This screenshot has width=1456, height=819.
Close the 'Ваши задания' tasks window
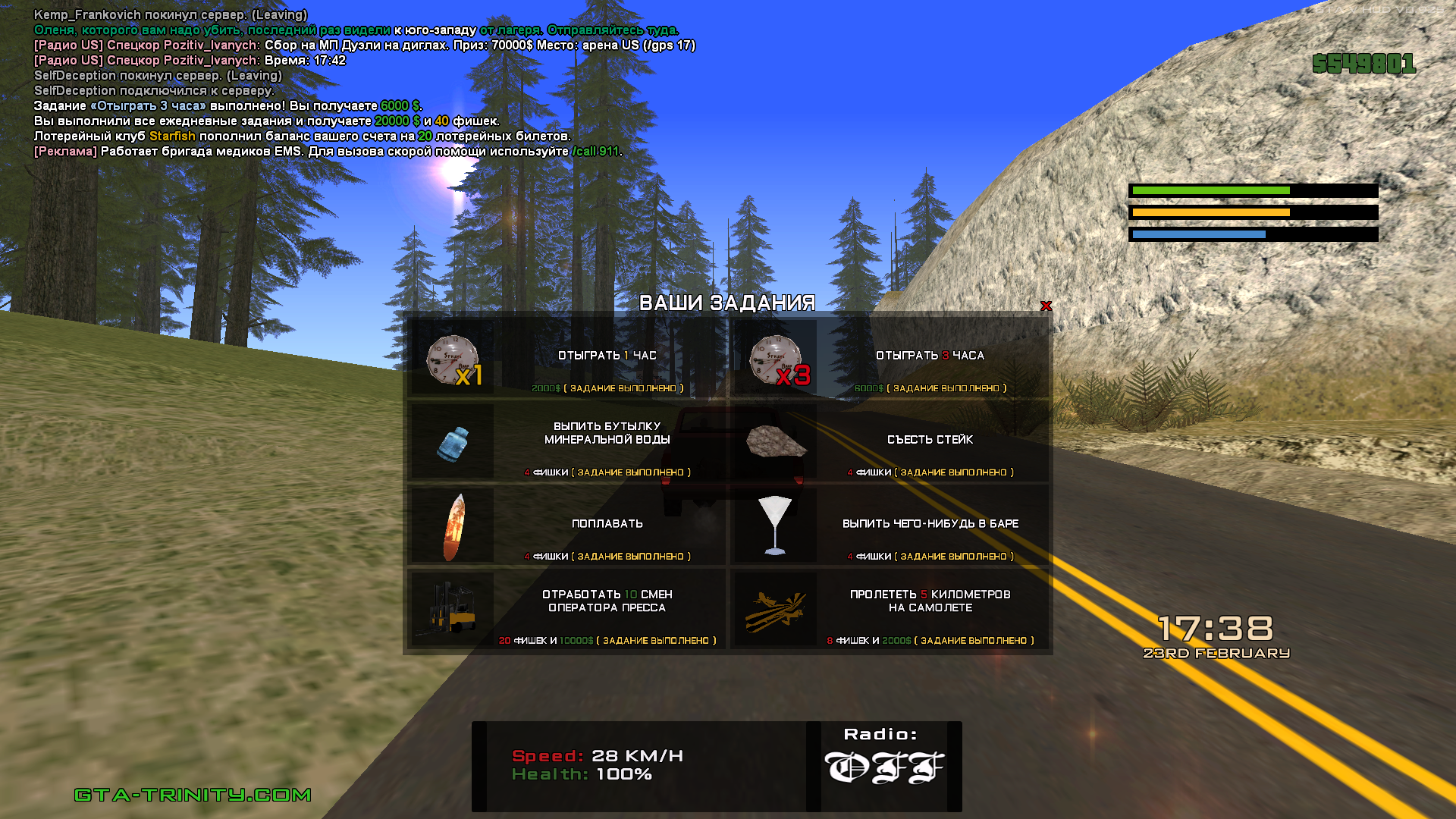click(1046, 306)
